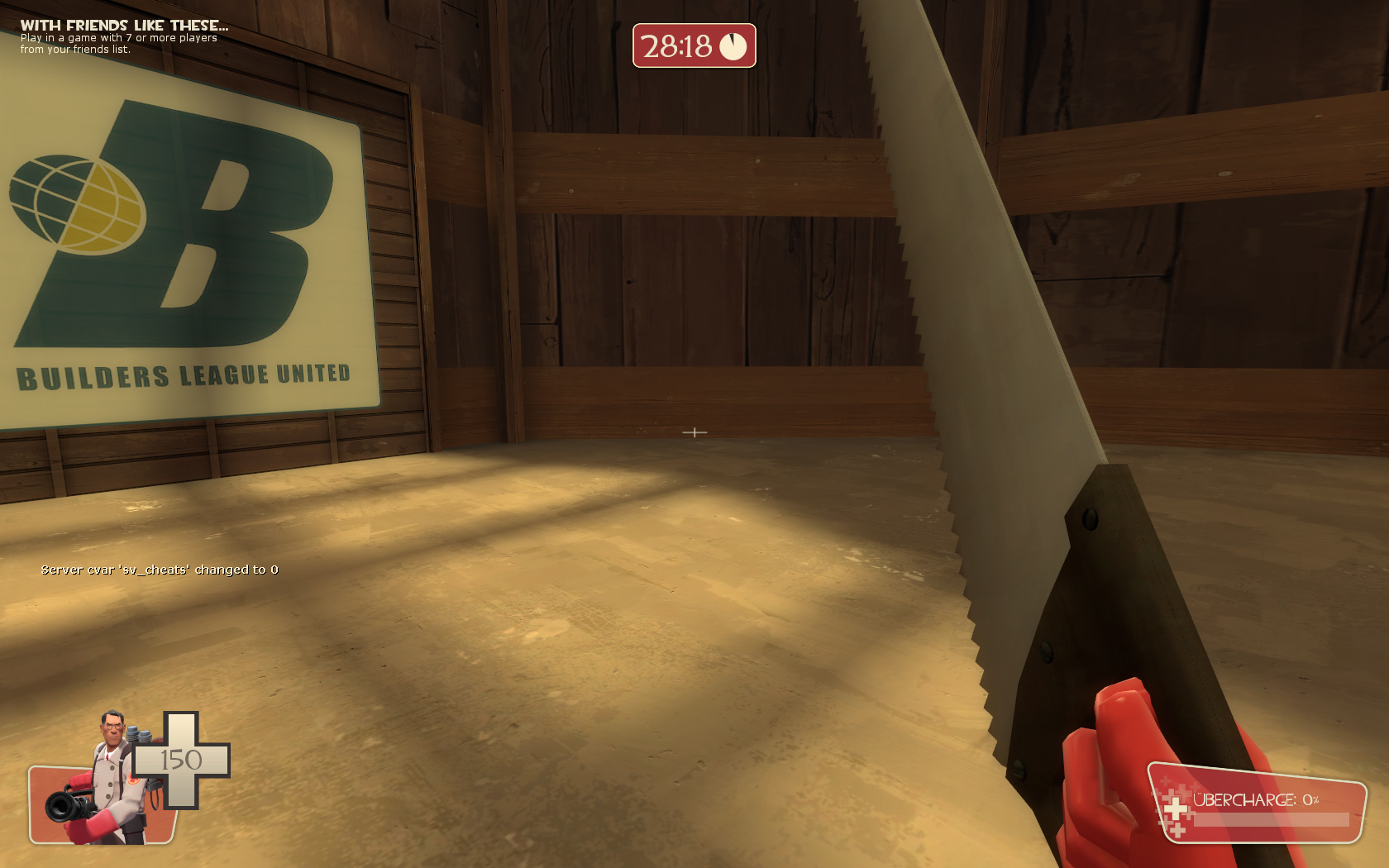Expand the match timer panel
The width and height of the screenshot is (1389, 868).
point(694,47)
